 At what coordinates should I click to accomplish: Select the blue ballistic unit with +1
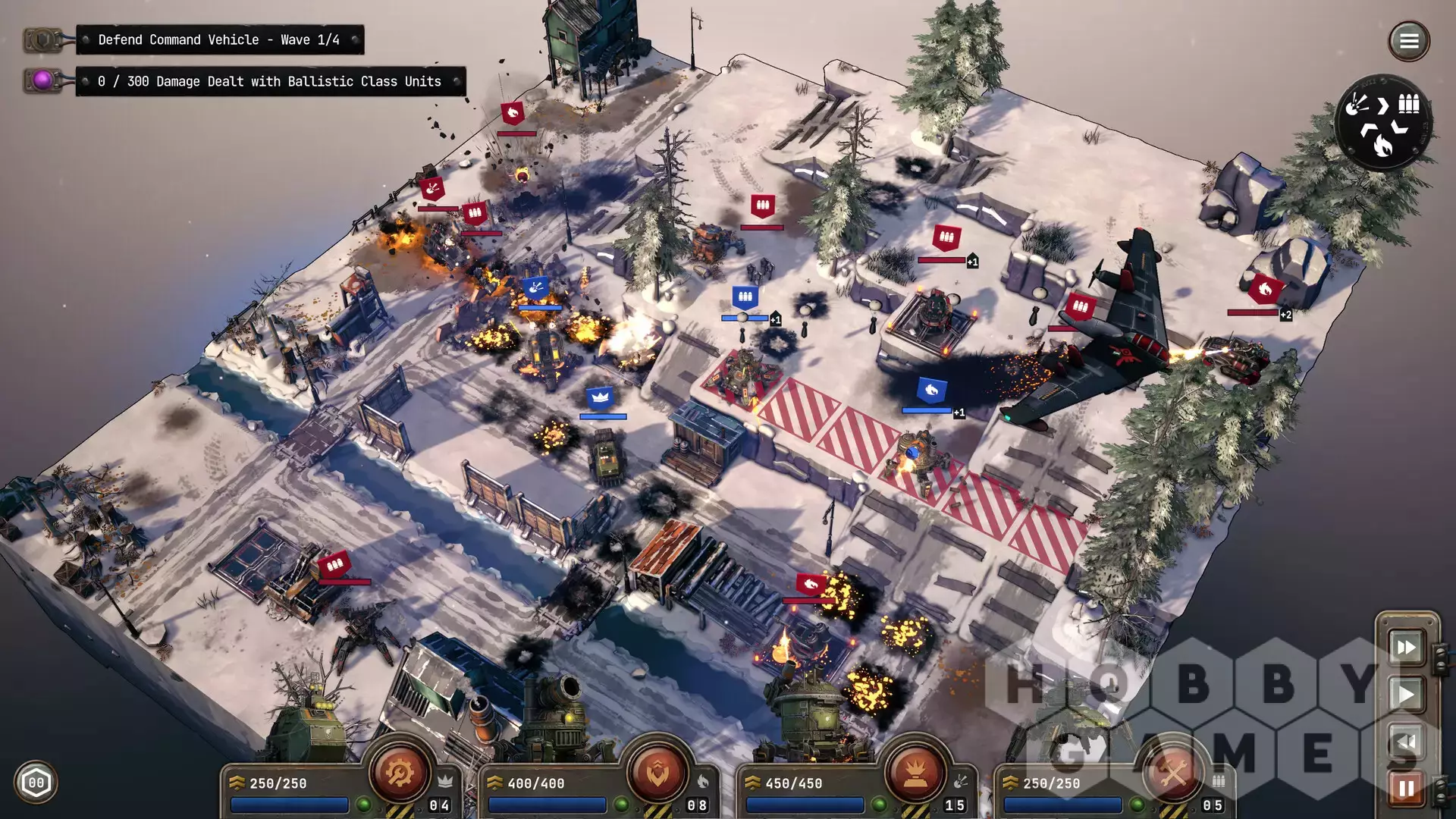pyautogui.click(x=745, y=297)
